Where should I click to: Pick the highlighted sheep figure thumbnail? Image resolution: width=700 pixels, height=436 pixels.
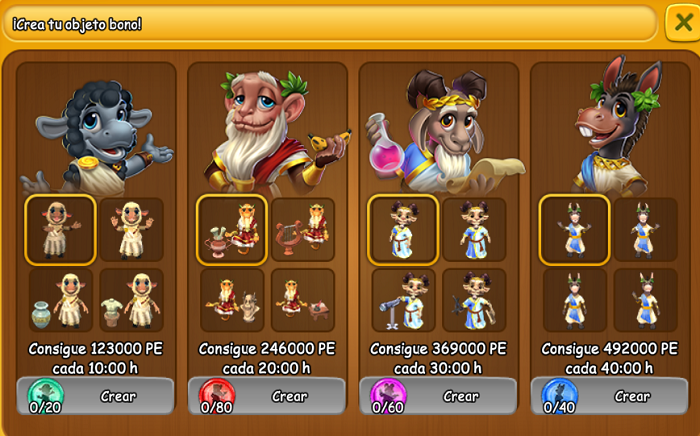tap(61, 229)
